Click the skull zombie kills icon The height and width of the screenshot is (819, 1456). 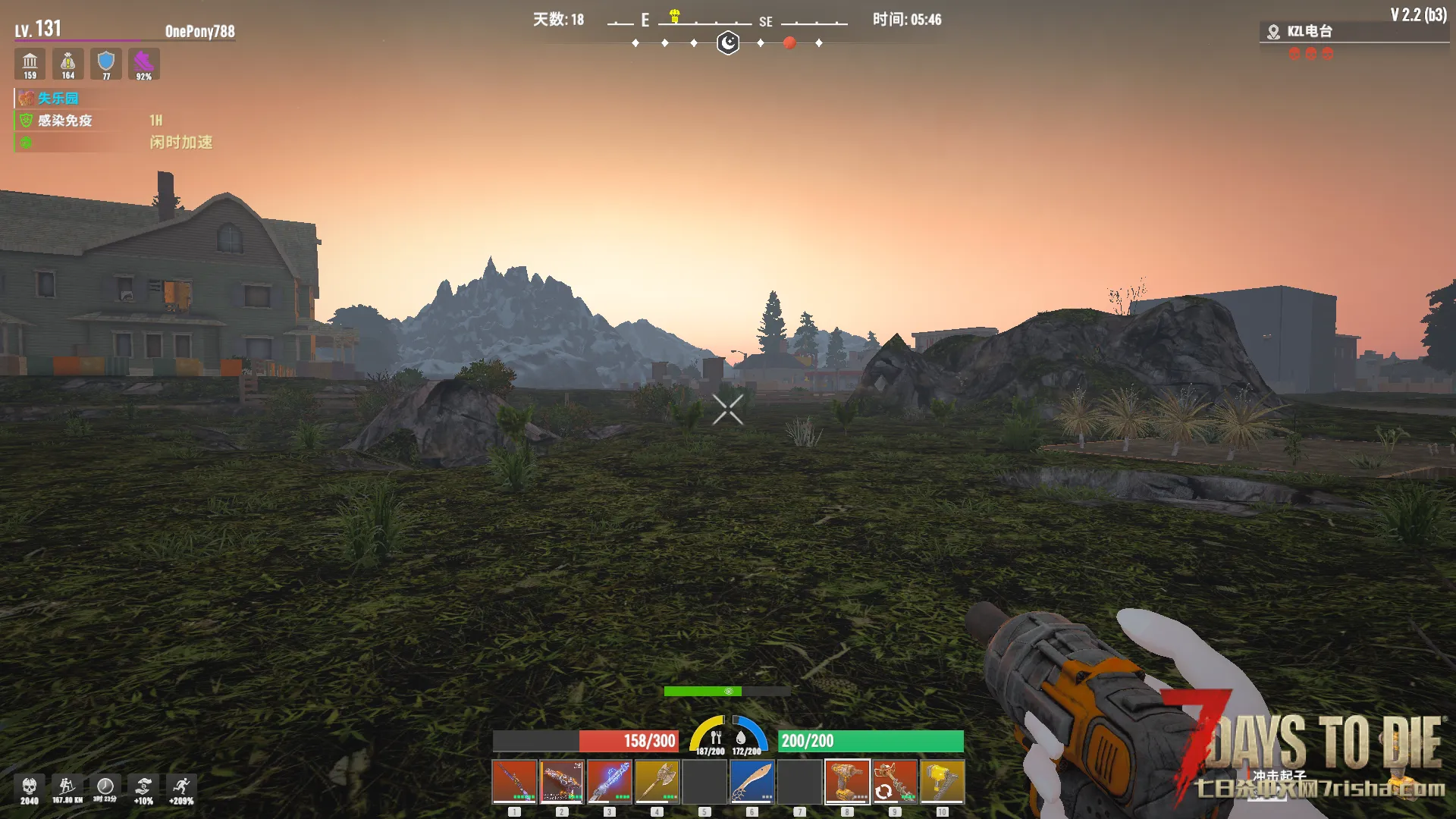(x=30, y=787)
